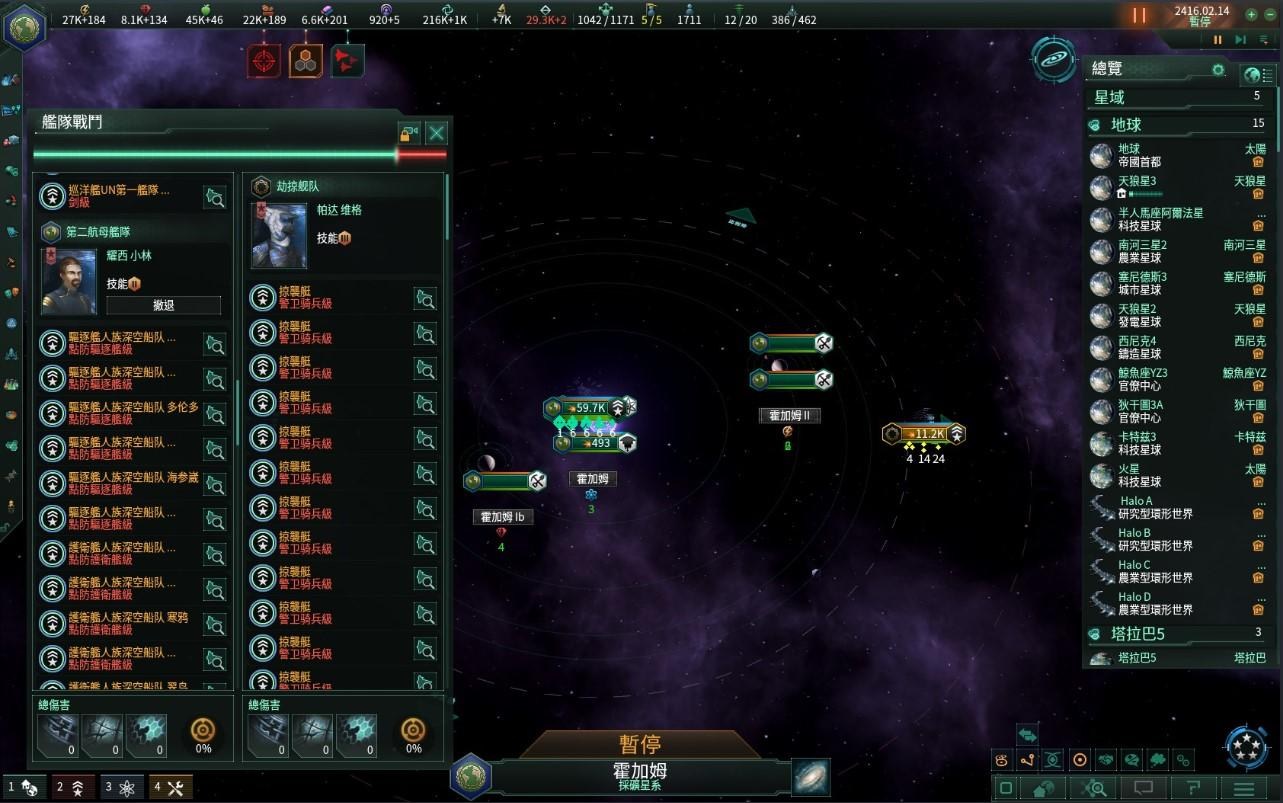Open the red crosshair situation icon
1283x803 pixels.
(264, 61)
